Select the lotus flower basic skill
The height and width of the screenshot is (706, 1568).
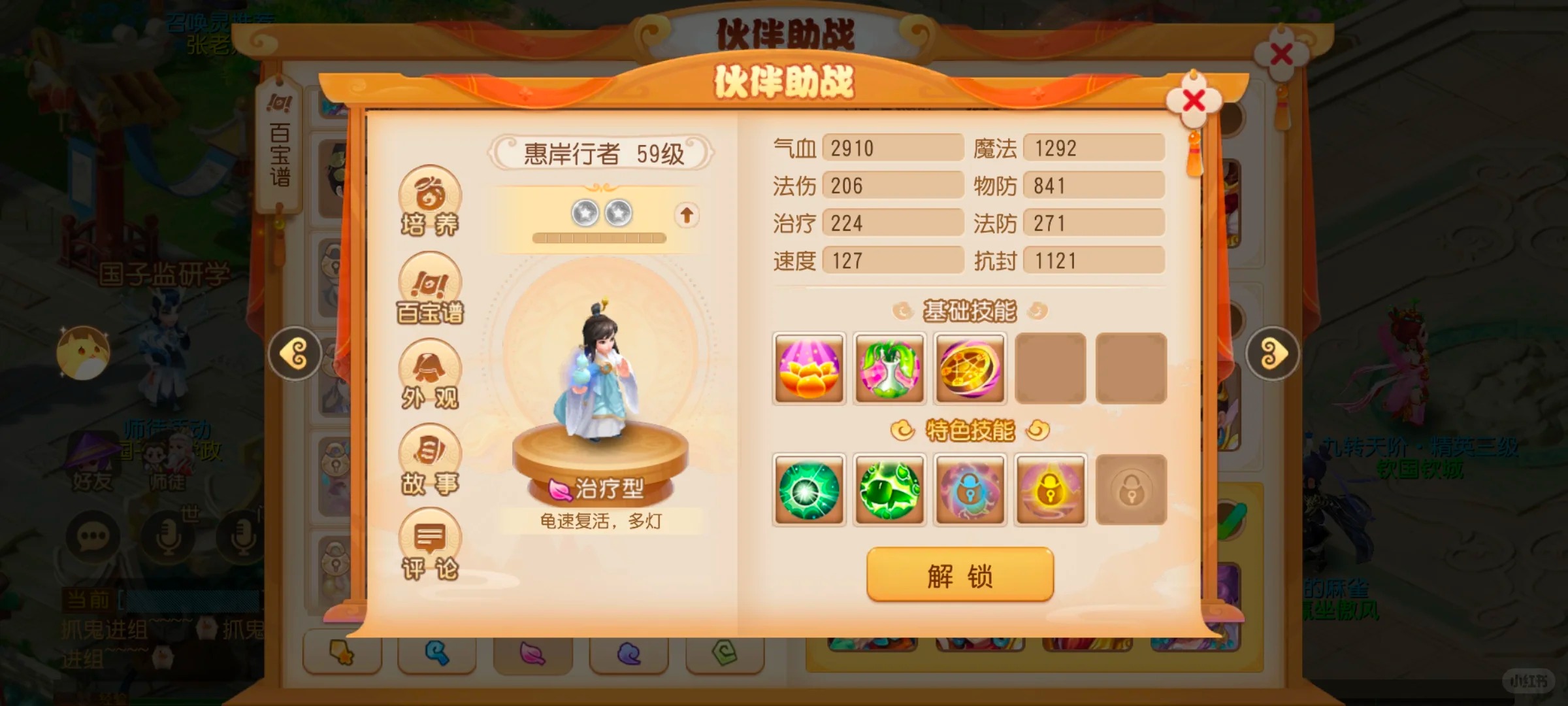(x=809, y=369)
